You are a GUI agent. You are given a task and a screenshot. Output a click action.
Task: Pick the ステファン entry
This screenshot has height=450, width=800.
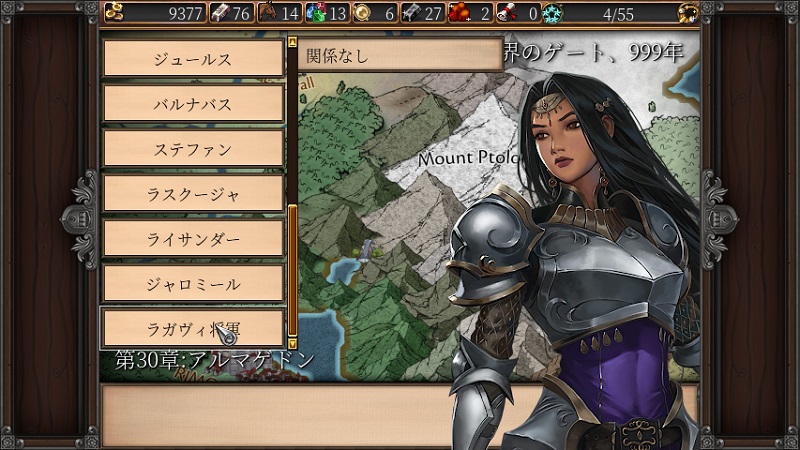[x=193, y=149]
